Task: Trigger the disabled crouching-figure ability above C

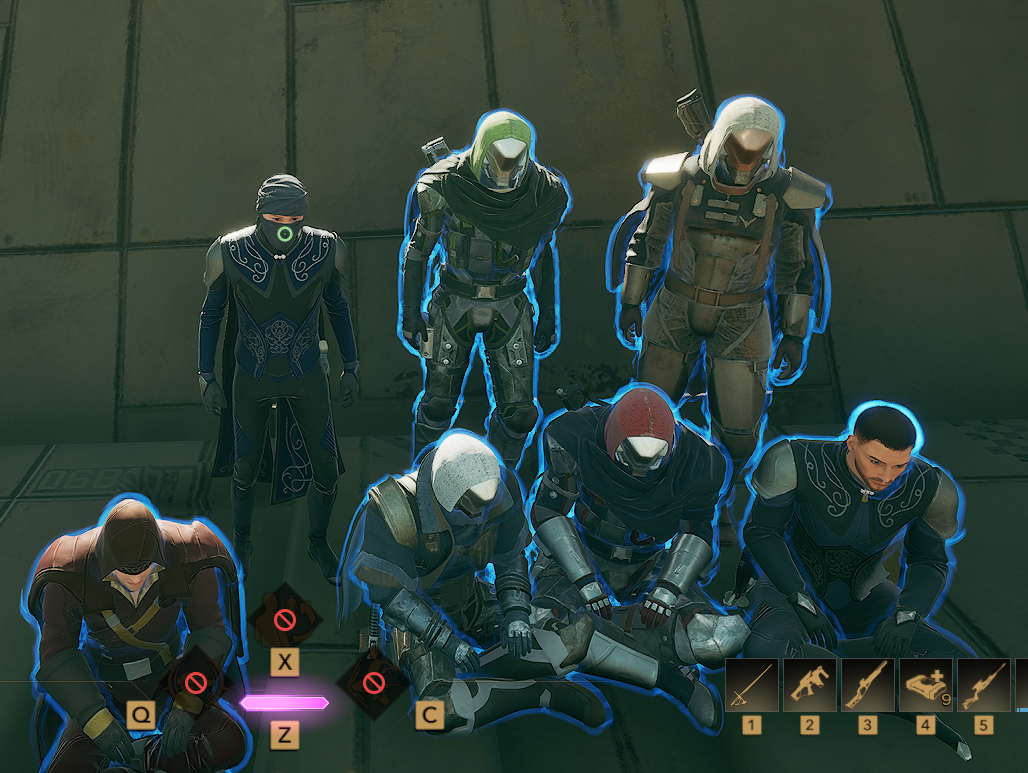Action: click(373, 684)
